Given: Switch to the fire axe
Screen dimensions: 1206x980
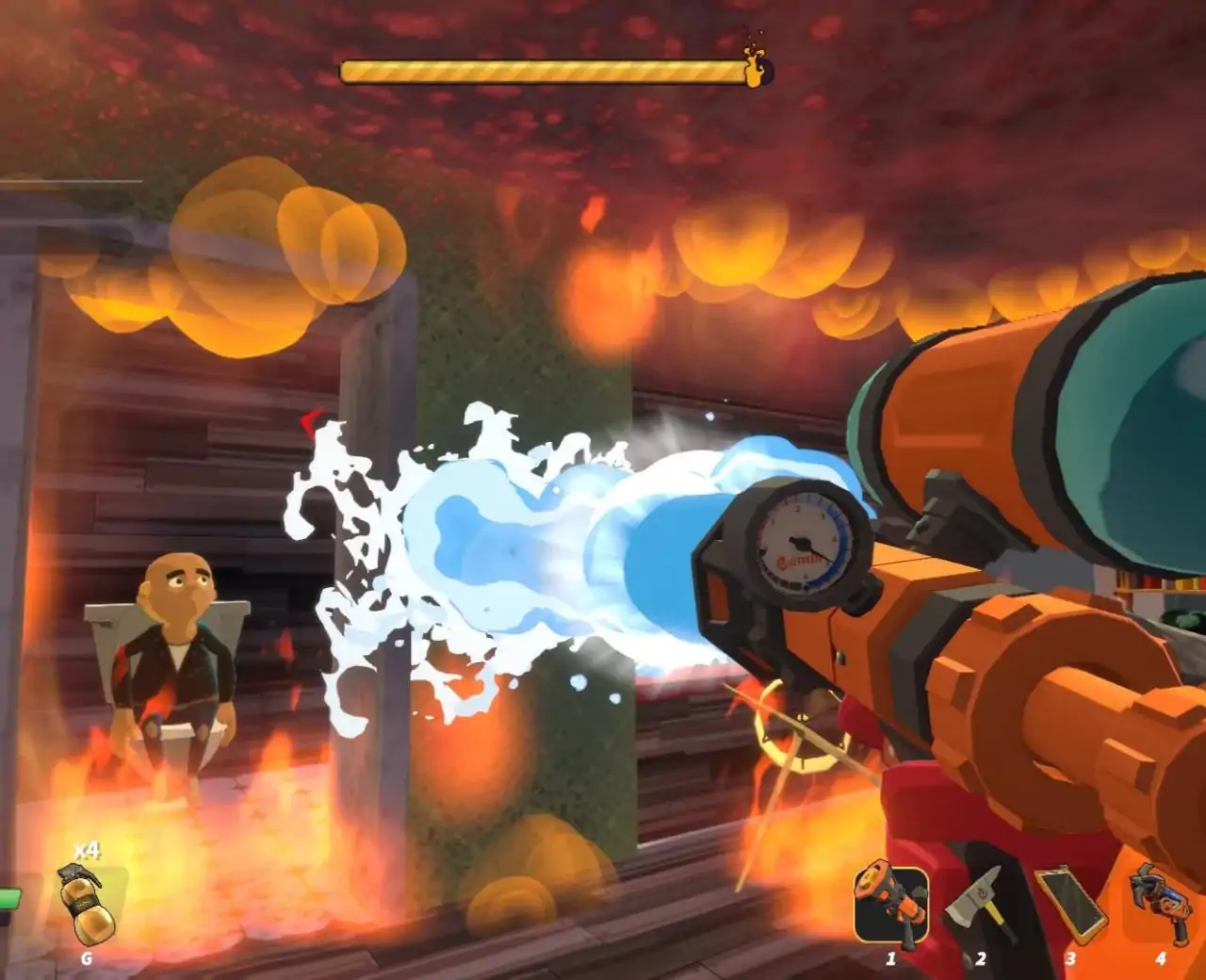Looking at the screenshot, I should pos(980,906).
